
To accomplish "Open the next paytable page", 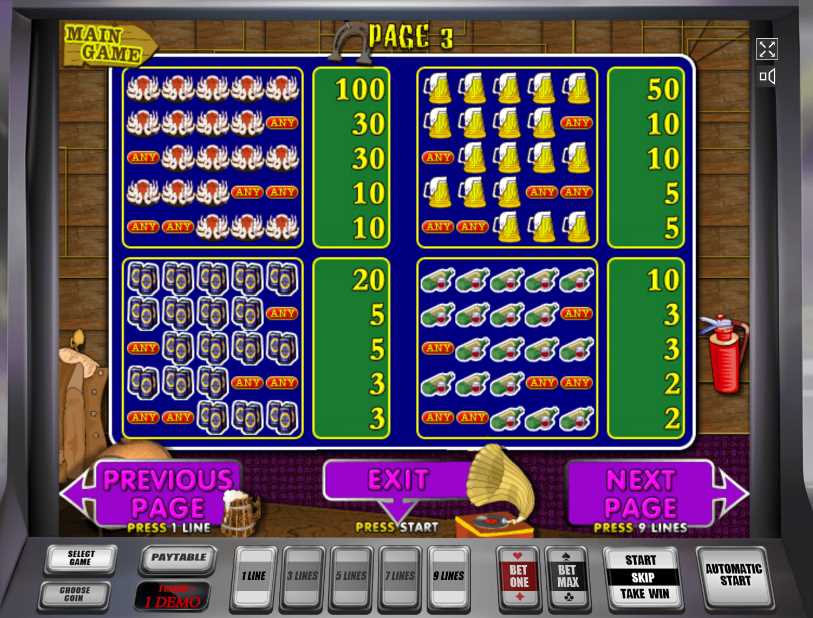I will (642, 492).
